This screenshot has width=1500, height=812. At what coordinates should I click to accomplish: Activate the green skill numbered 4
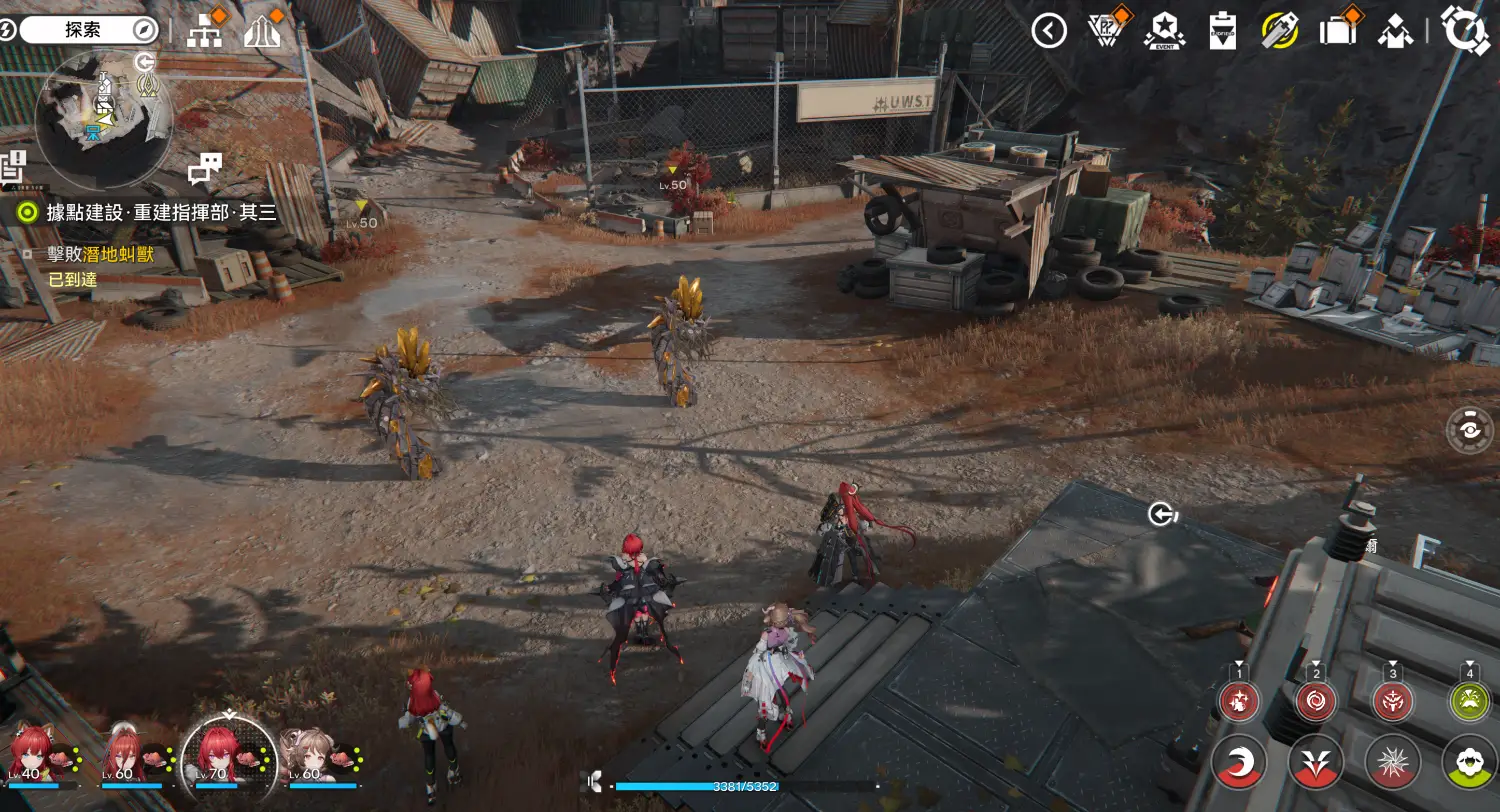point(1469,701)
